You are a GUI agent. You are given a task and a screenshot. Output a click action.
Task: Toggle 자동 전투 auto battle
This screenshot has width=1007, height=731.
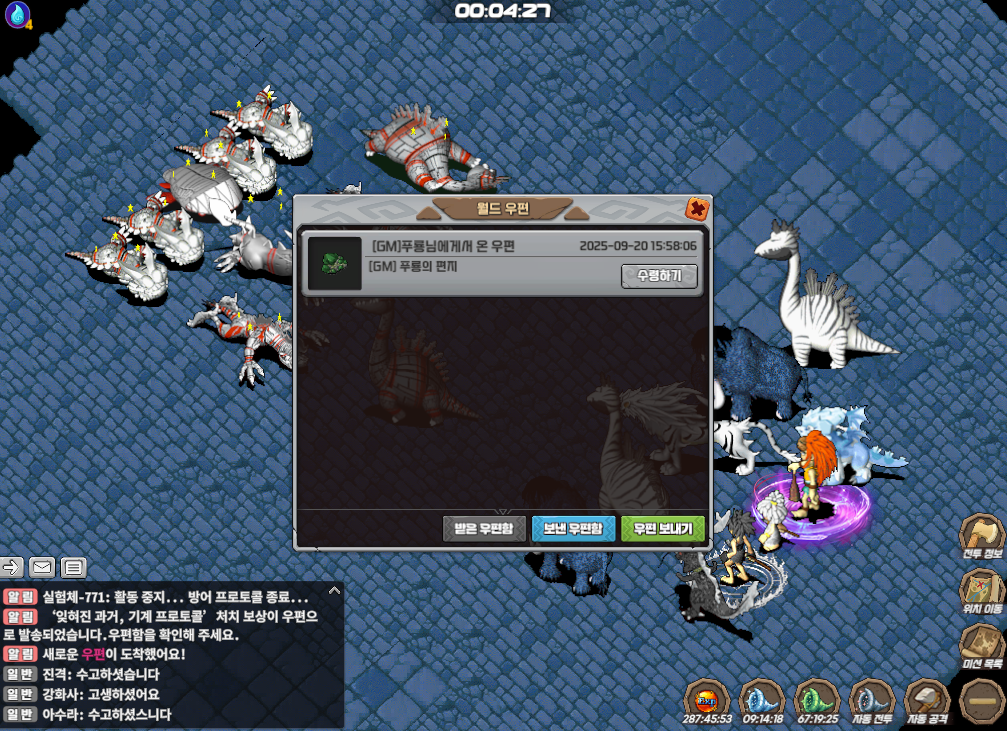(x=871, y=701)
